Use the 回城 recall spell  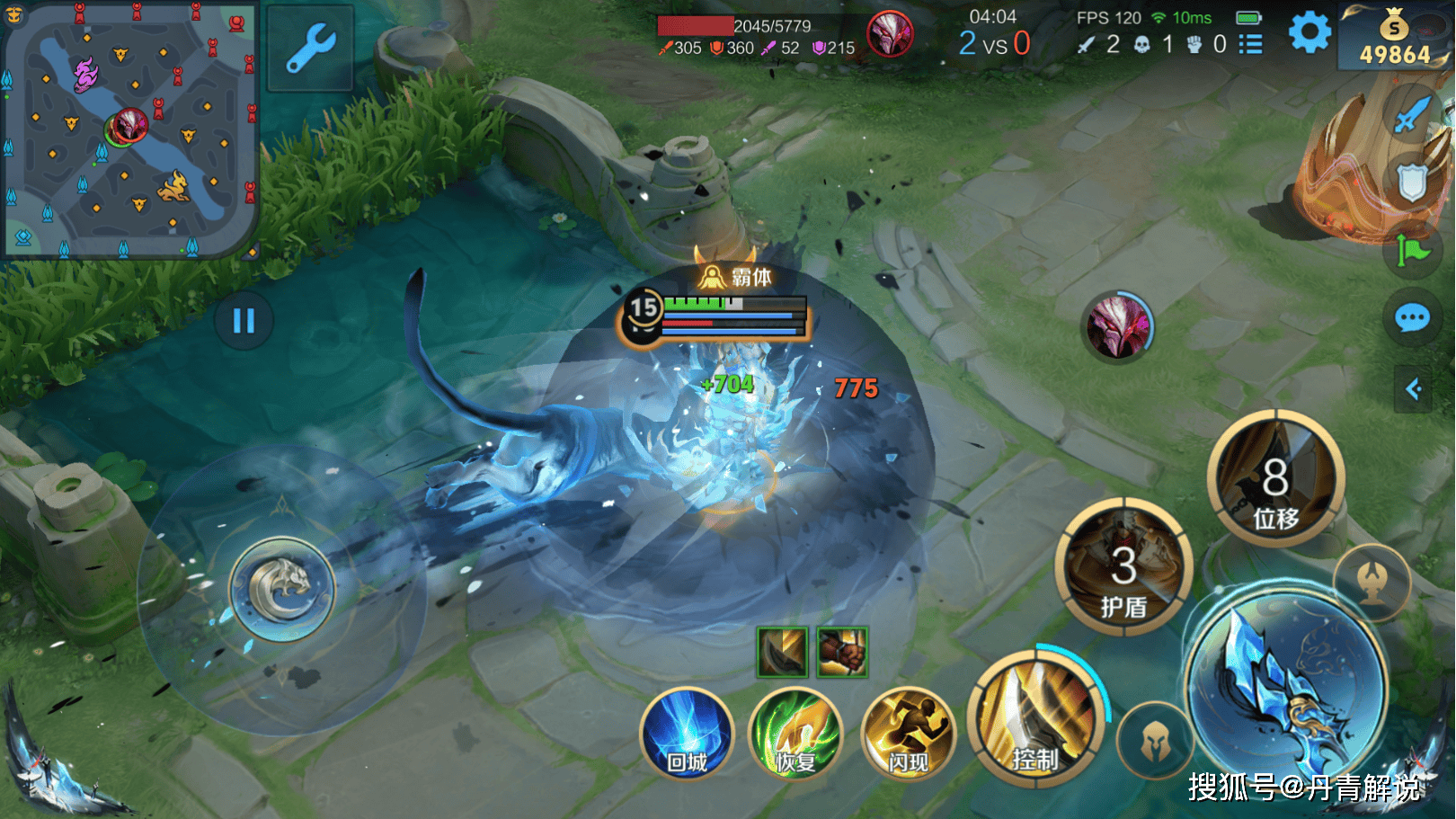click(x=688, y=734)
